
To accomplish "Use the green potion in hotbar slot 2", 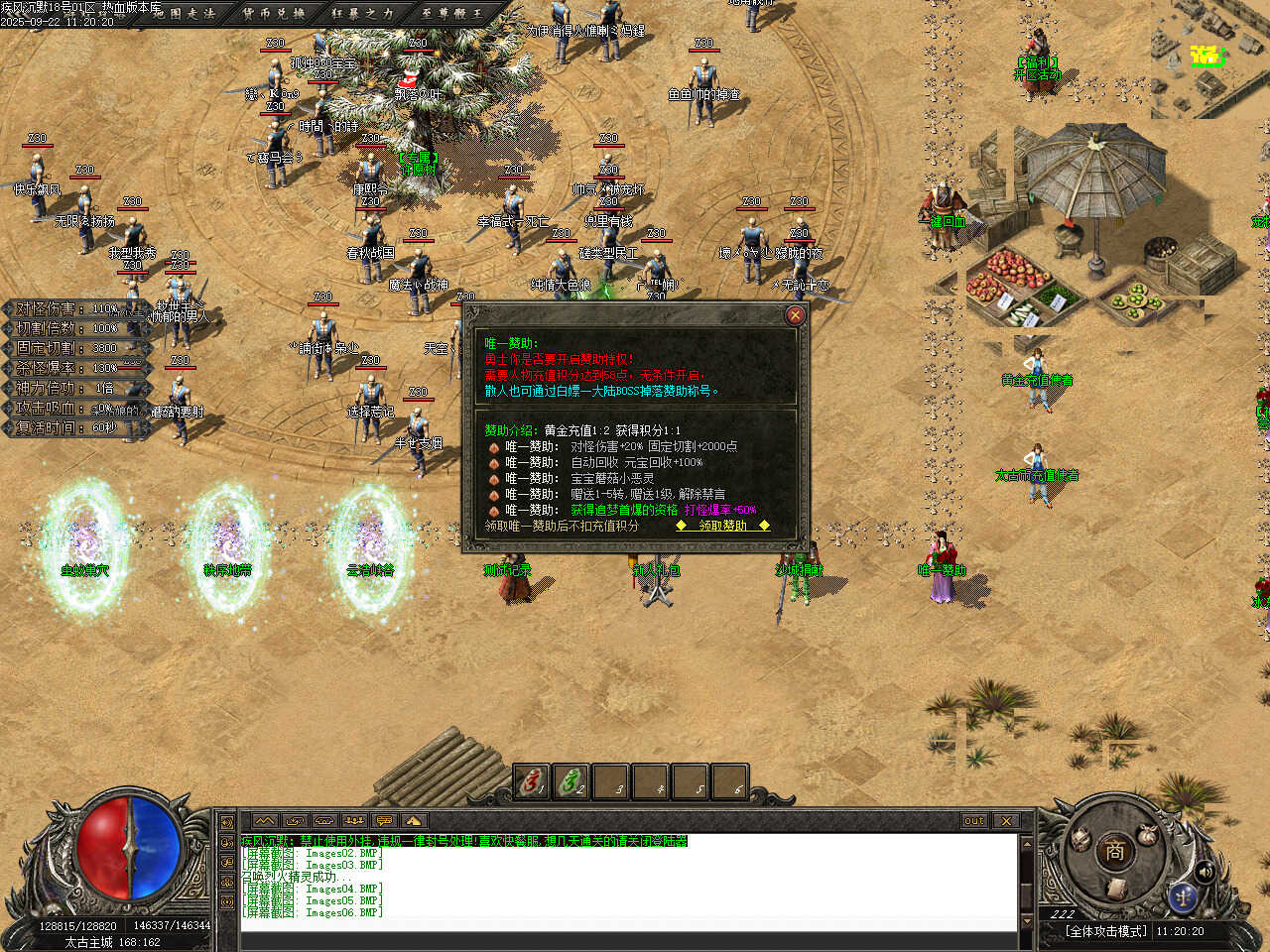I will tap(571, 782).
